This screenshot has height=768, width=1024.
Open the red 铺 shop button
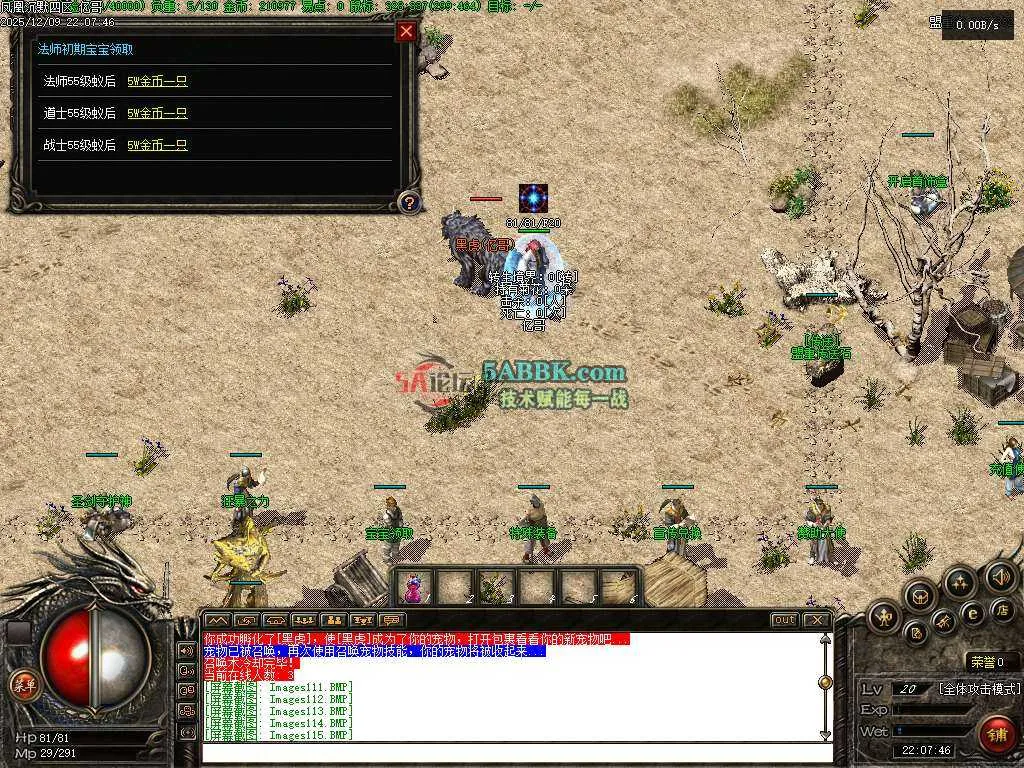(996, 734)
